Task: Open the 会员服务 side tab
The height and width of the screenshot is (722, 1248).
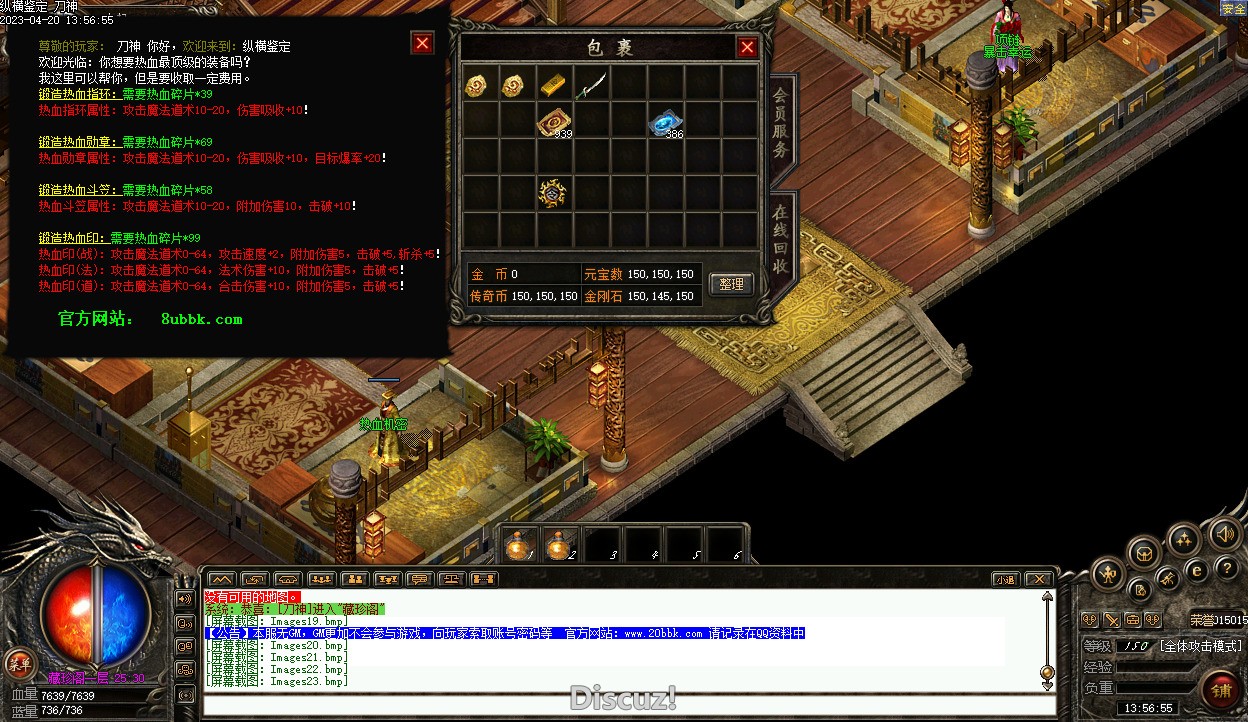Action: 781,124
